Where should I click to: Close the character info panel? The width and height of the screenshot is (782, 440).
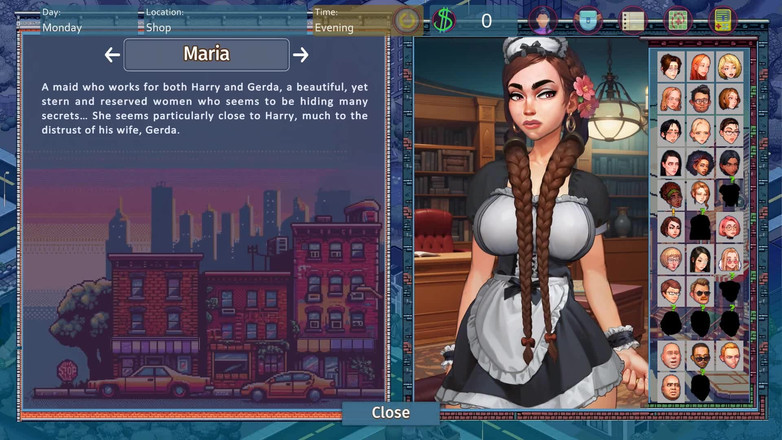390,412
